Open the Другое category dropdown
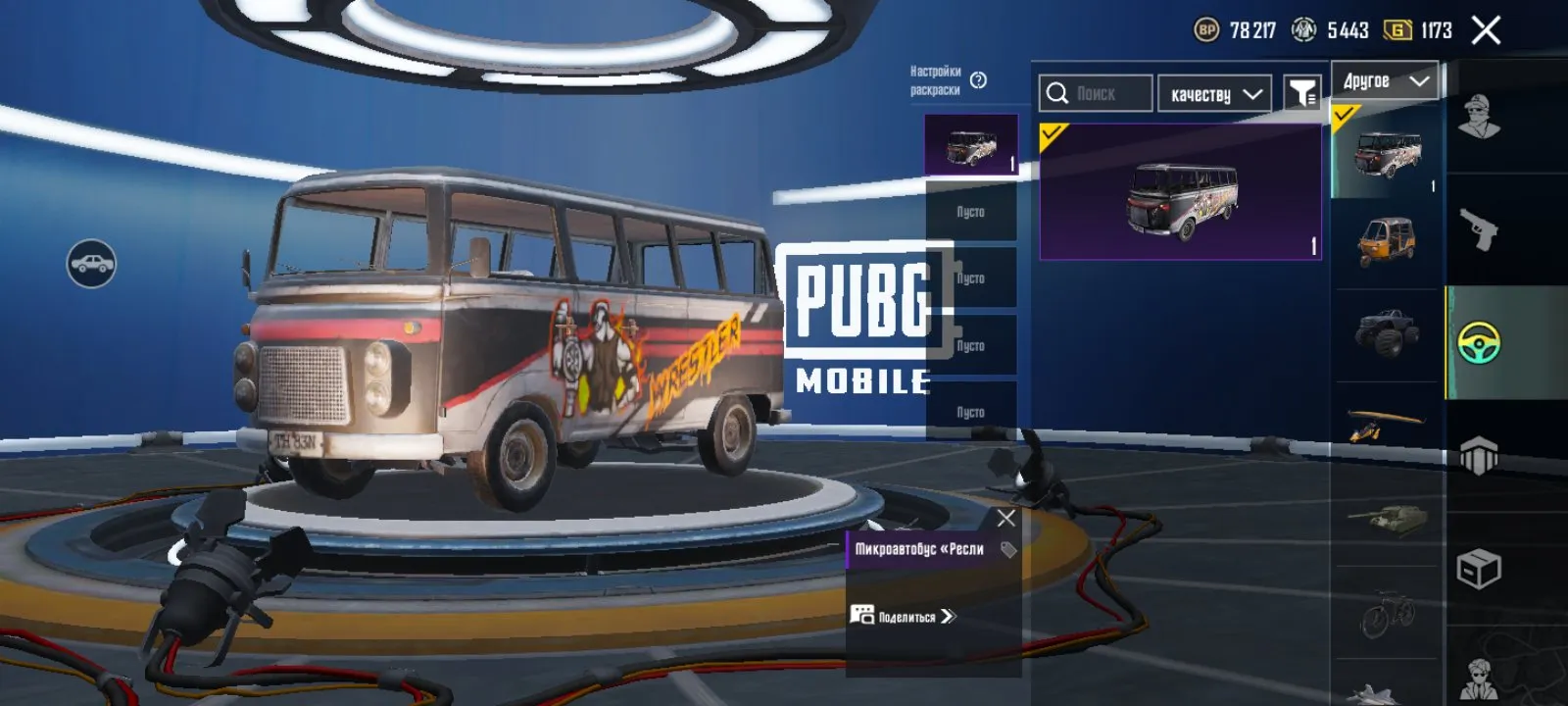 (1385, 81)
